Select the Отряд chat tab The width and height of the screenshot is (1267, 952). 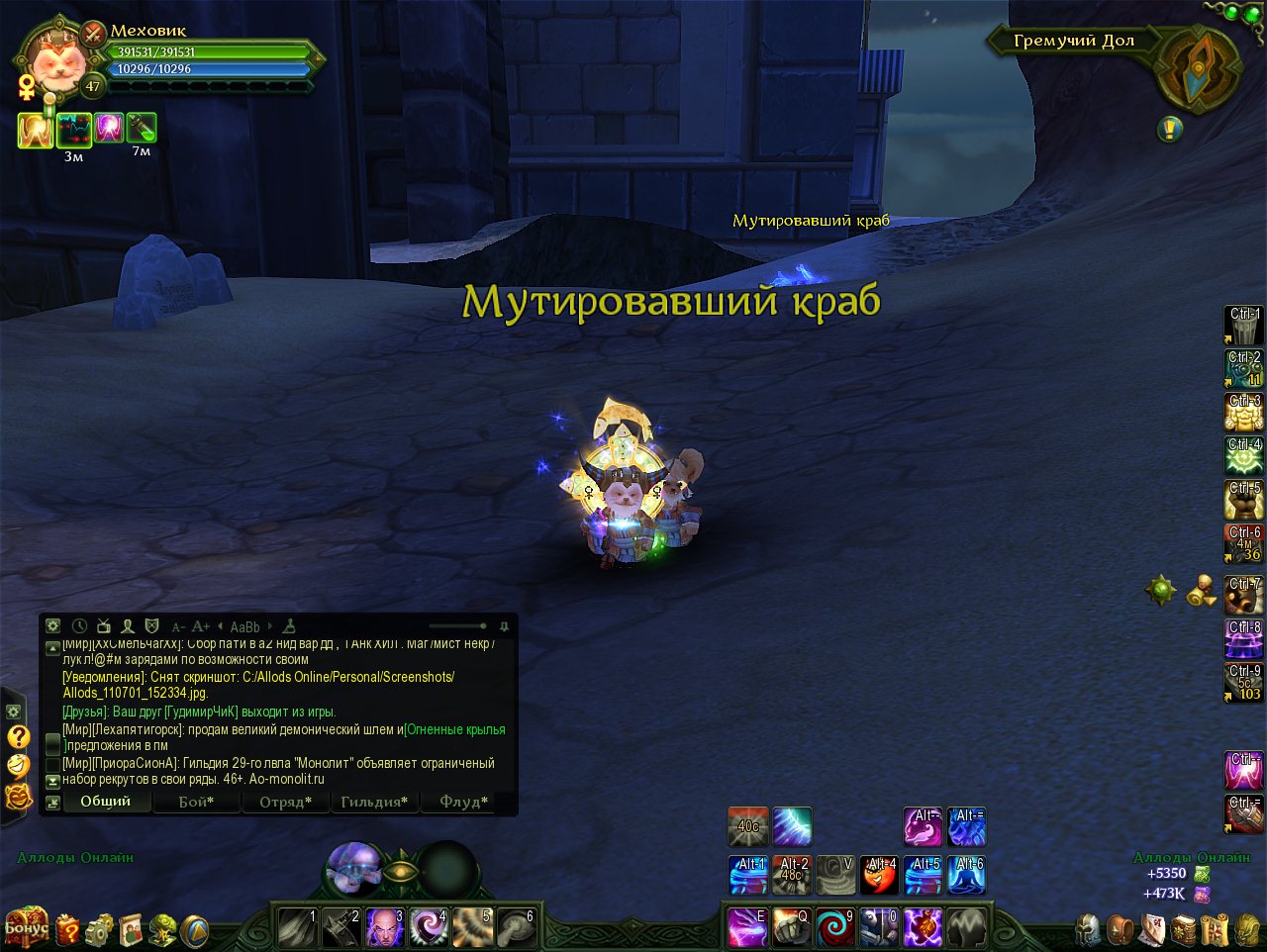[x=285, y=802]
